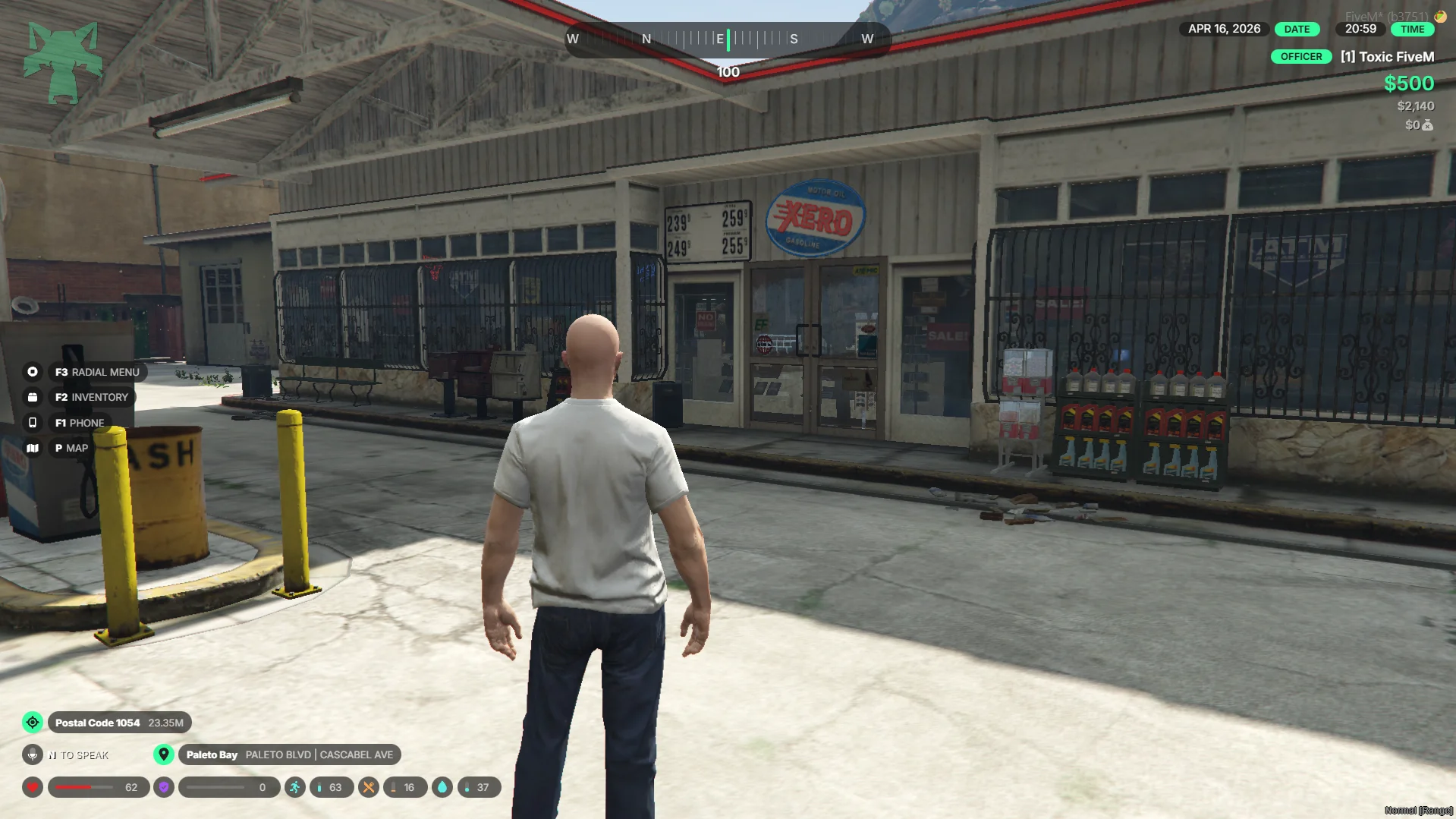Select the purple armor shield icon
This screenshot has height=819, width=1456.
164,787
